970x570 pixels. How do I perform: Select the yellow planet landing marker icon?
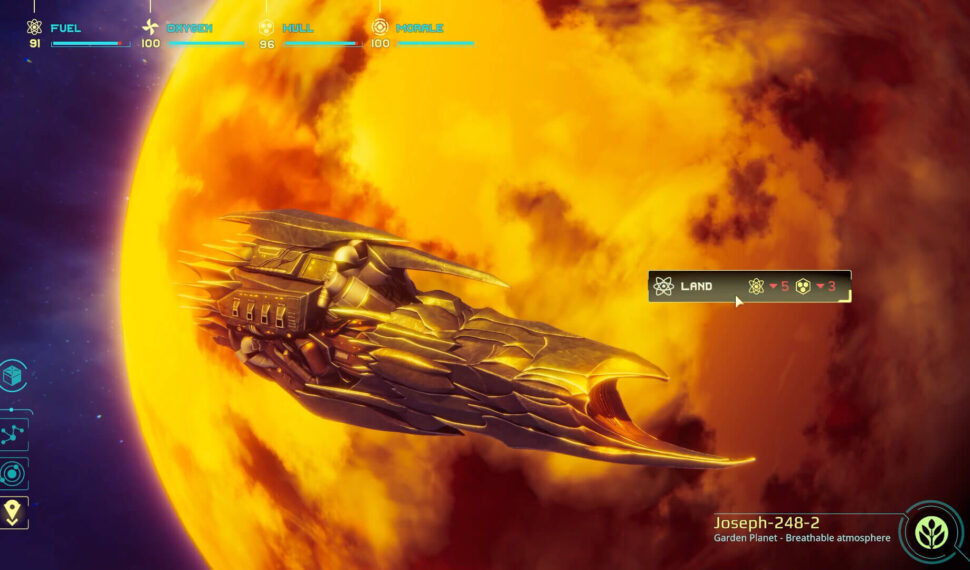pos(14,512)
